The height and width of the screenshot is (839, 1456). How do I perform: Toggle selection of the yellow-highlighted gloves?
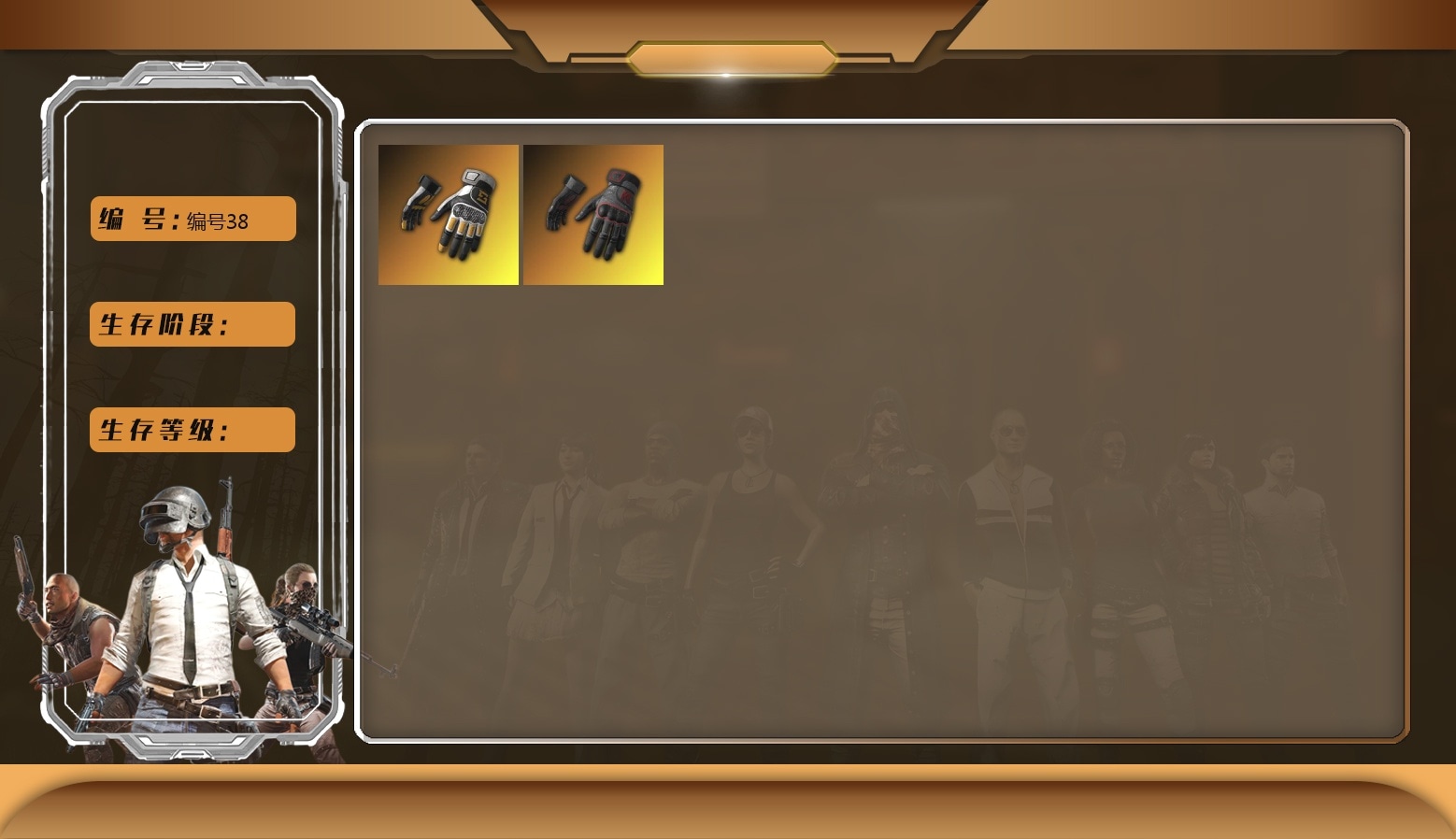tap(449, 214)
